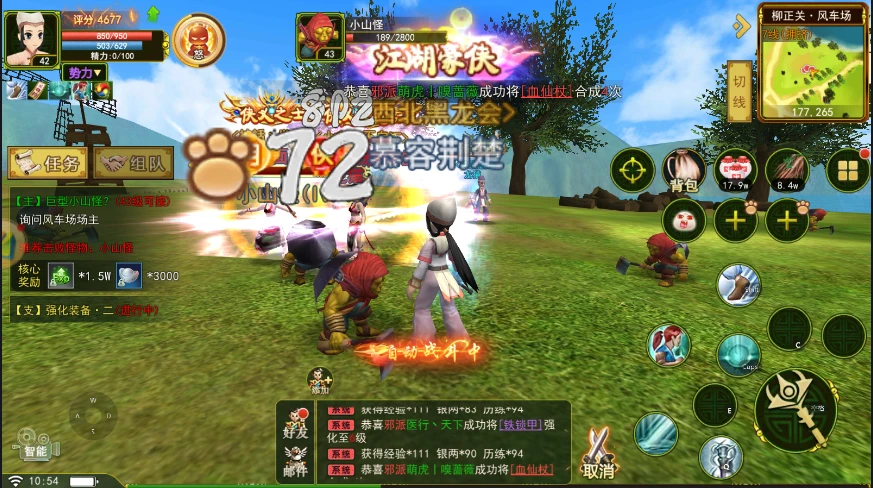
Task: Activate the red rage (怒) skill orb
Action: (199, 39)
